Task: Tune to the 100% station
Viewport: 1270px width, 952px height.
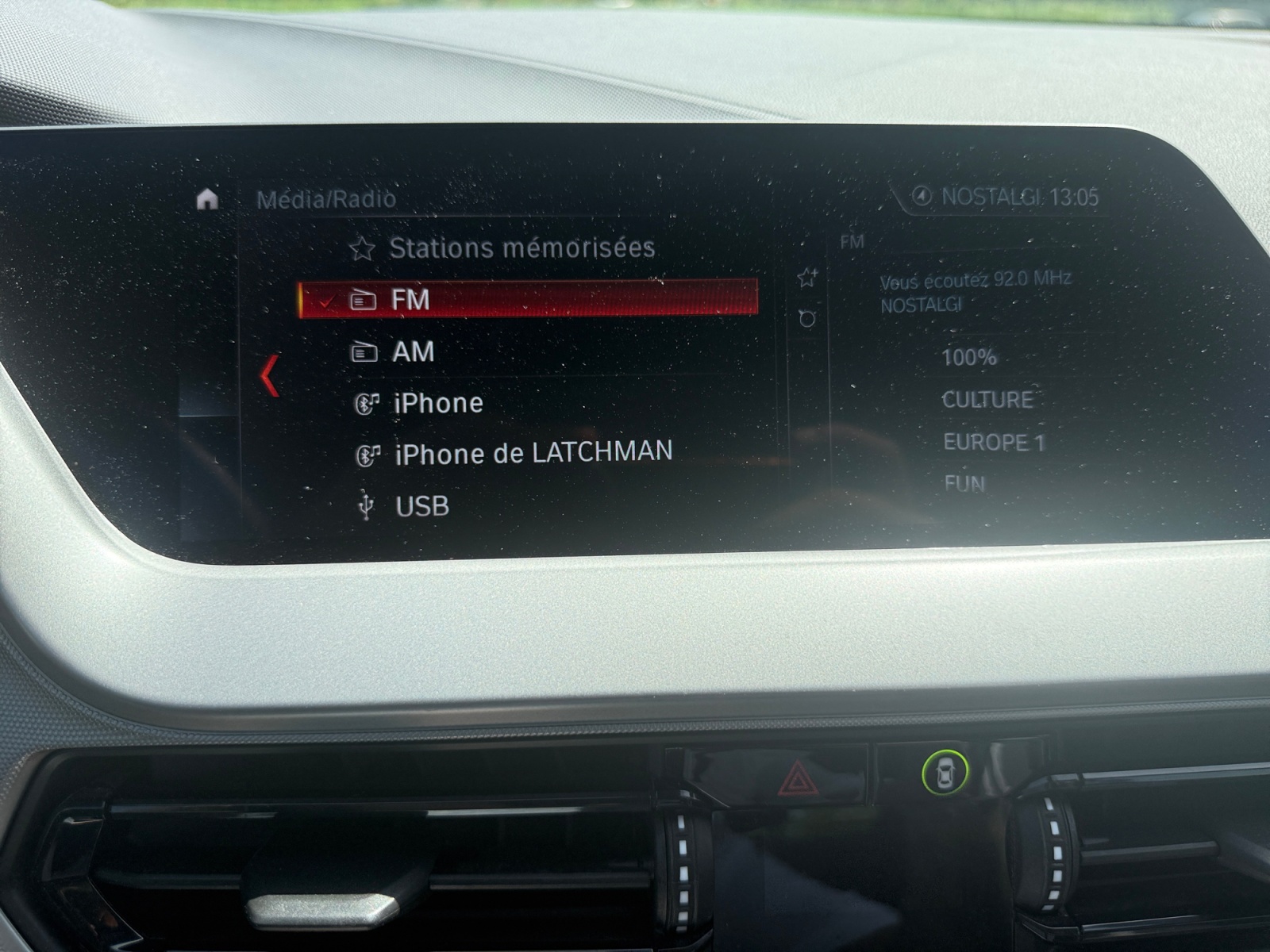Action: [968, 357]
